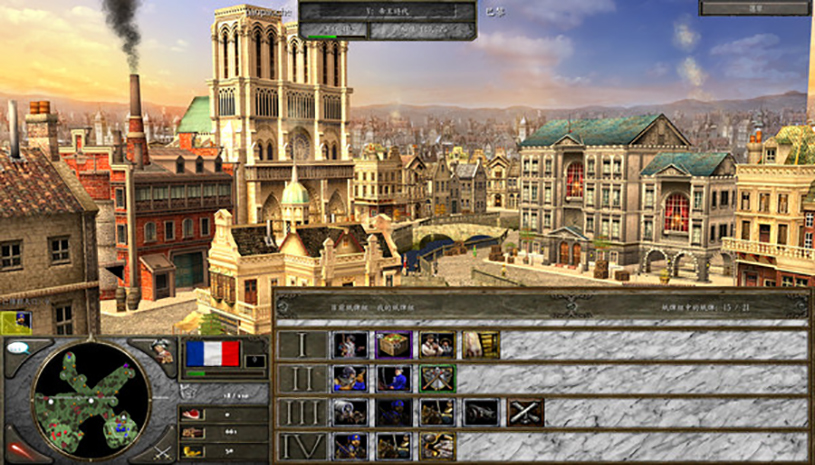Choose the crossed swords card in Age III
Viewport: 815px width, 465px height.
(x=525, y=412)
